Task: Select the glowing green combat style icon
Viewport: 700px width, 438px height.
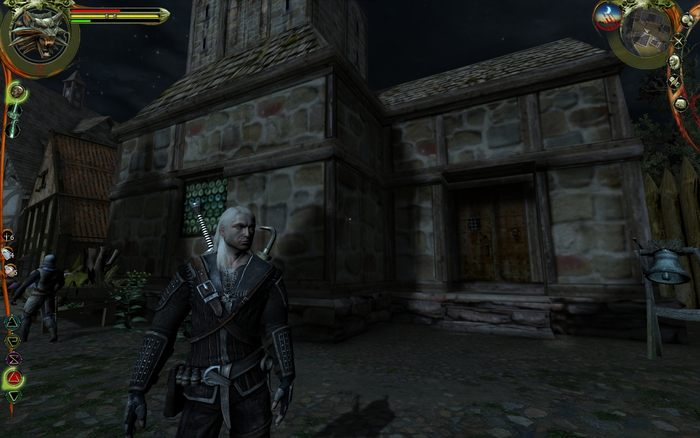Action: coord(16,93)
